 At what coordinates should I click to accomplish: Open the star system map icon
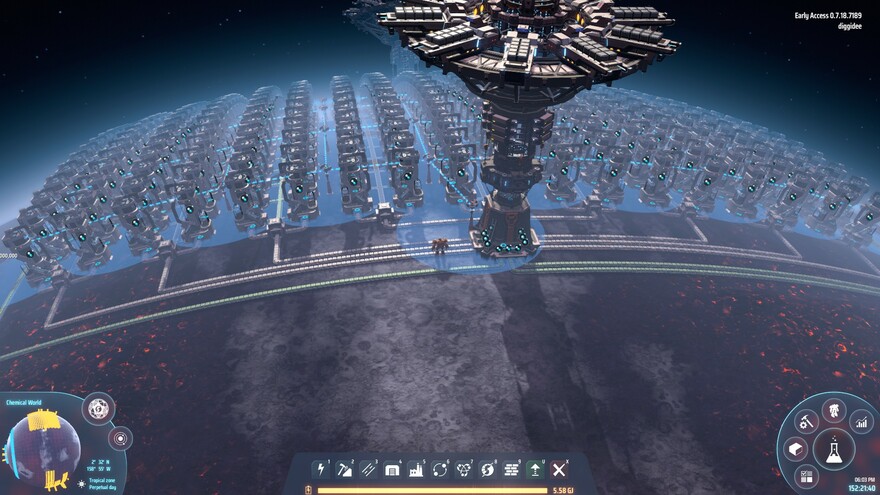coord(121,438)
